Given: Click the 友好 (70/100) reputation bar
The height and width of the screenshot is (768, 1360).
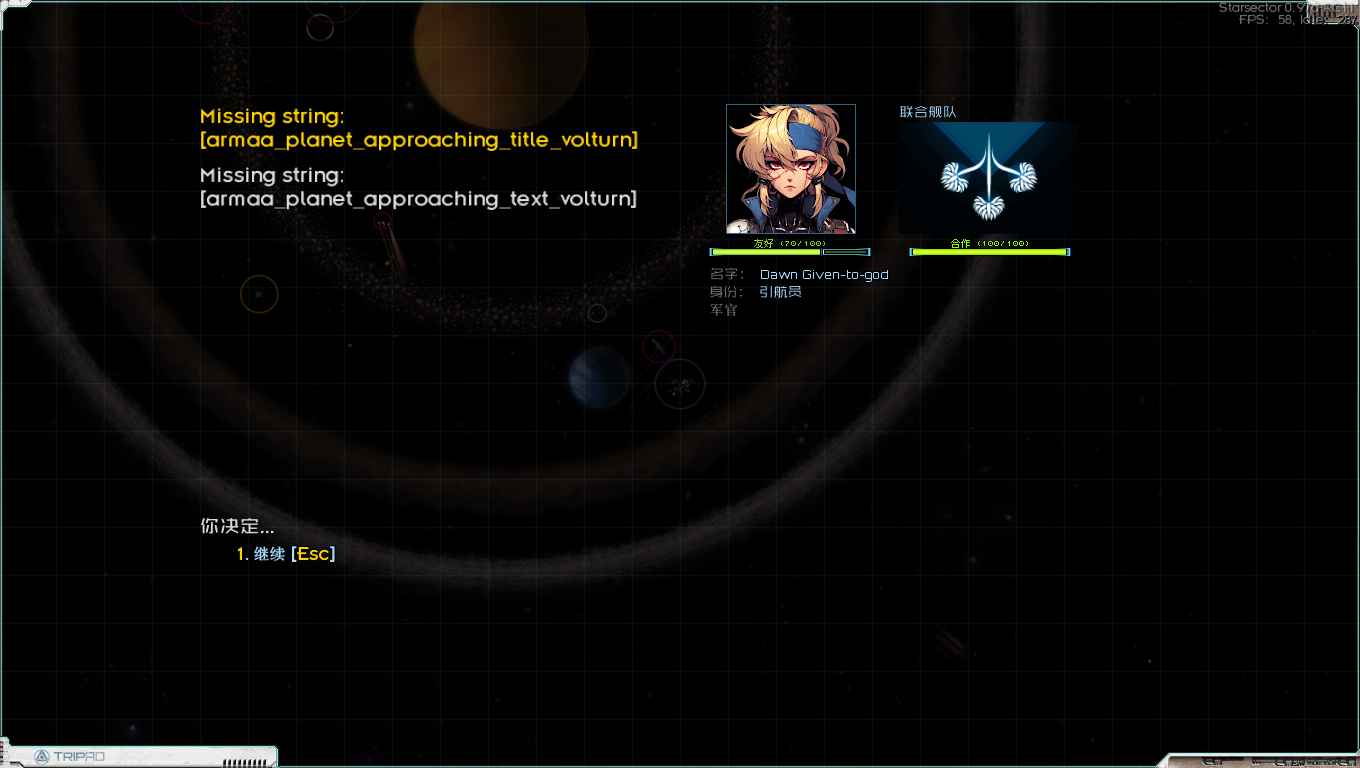Looking at the screenshot, I should coord(790,250).
